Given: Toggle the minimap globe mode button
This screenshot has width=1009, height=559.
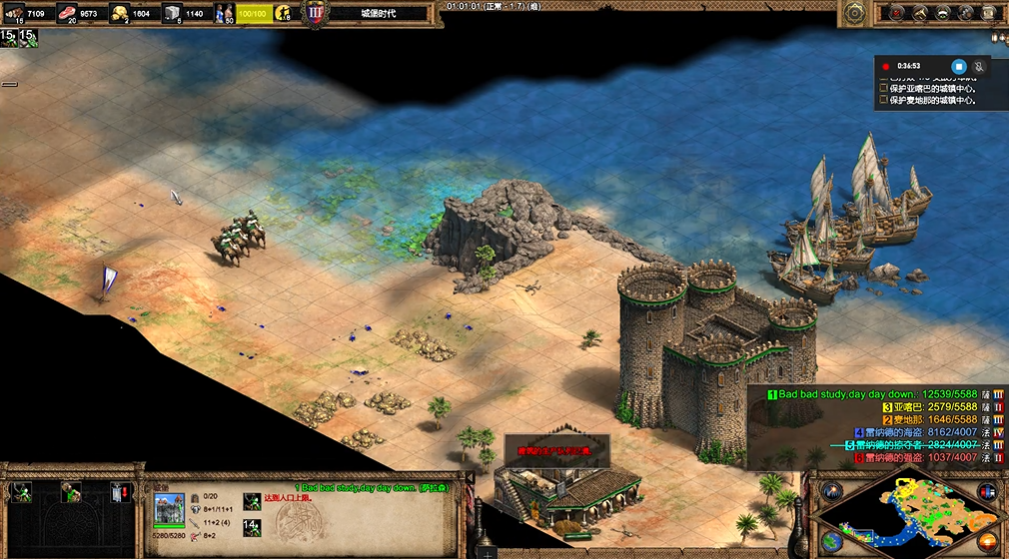Looking at the screenshot, I should tap(832, 541).
